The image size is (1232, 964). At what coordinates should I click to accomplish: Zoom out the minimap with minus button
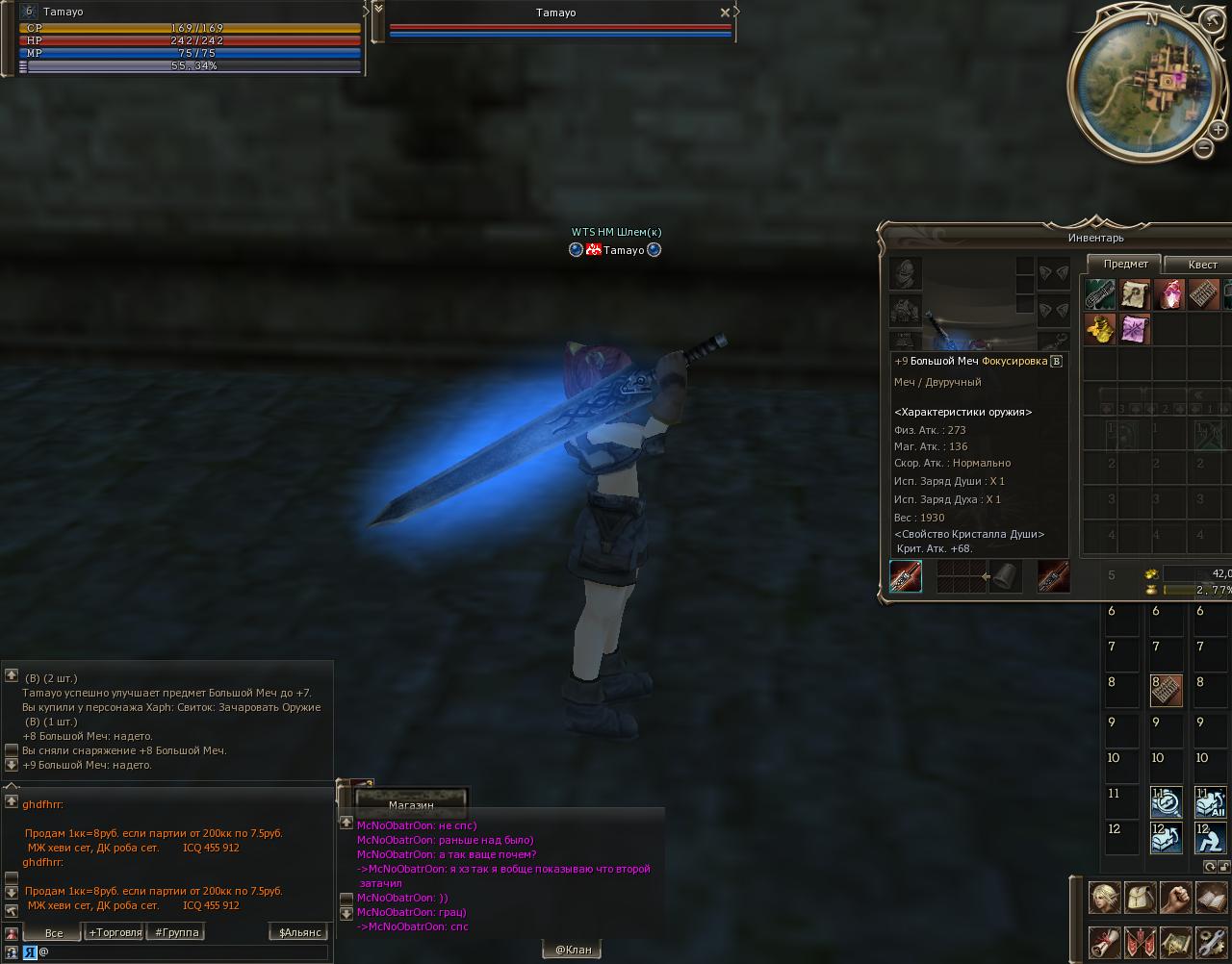pyautogui.click(x=1203, y=148)
